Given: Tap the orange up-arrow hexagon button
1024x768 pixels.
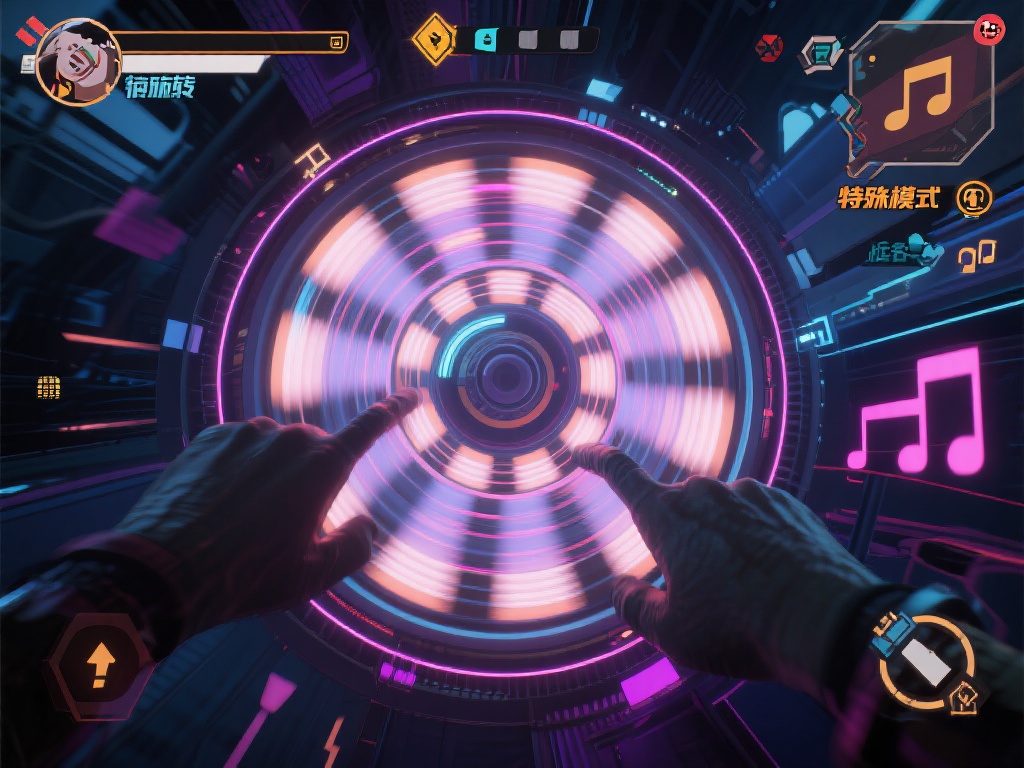Looking at the screenshot, I should tap(99, 664).
